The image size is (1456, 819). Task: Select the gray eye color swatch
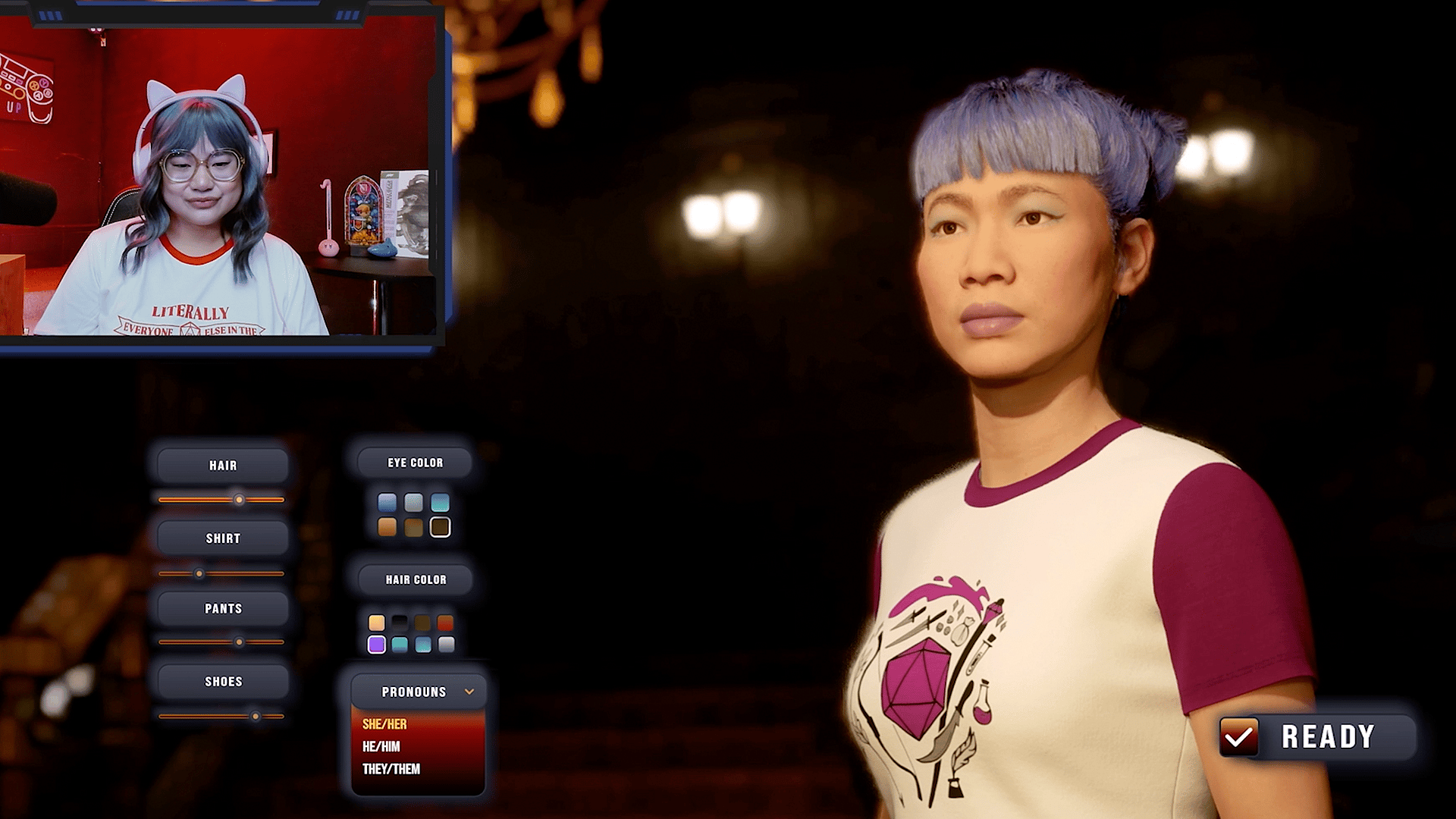click(x=413, y=503)
